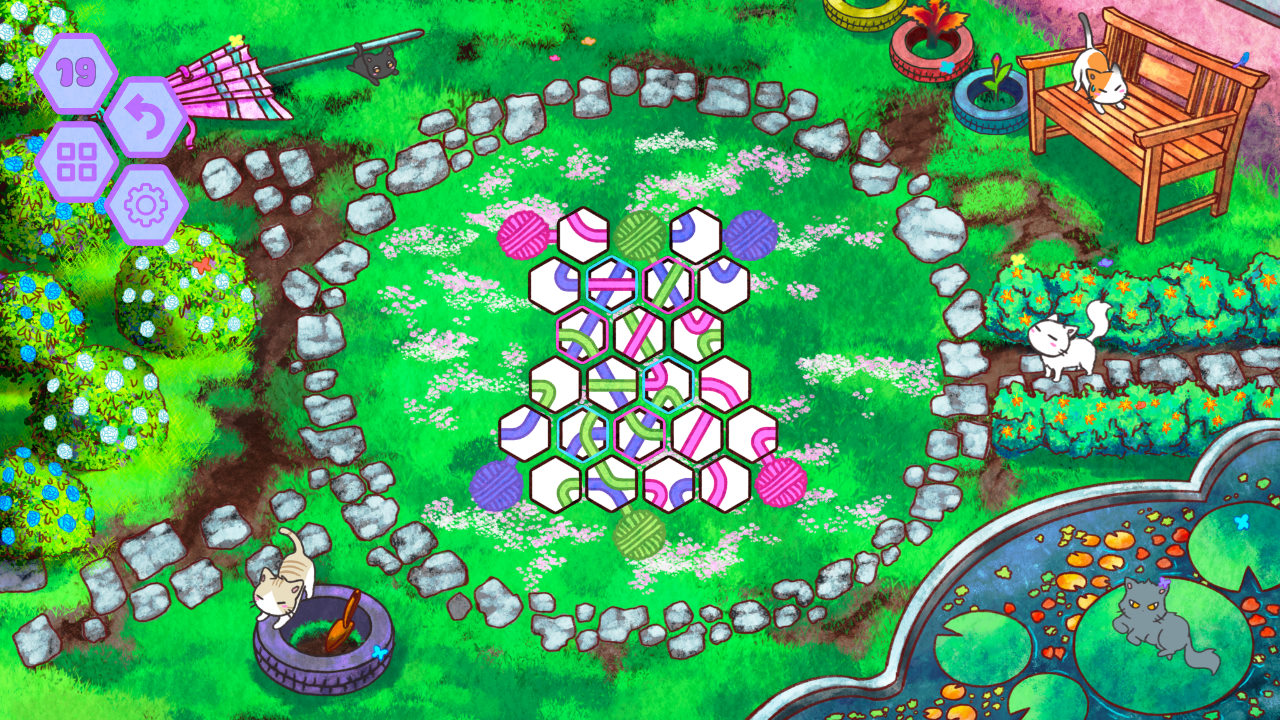
Task: Click the leftmost hex tile in the grid
Action: tap(523, 436)
